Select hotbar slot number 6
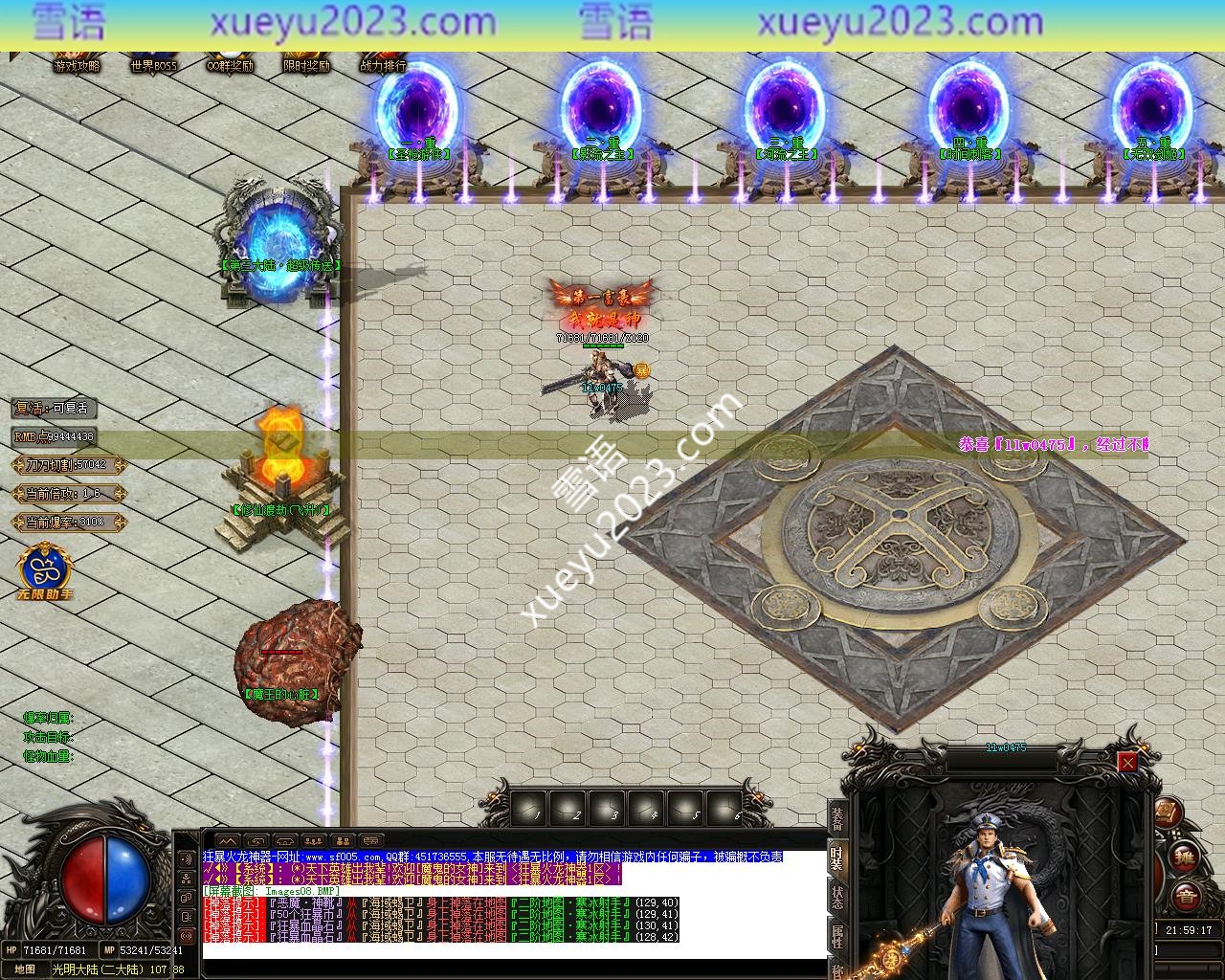 pos(724,809)
